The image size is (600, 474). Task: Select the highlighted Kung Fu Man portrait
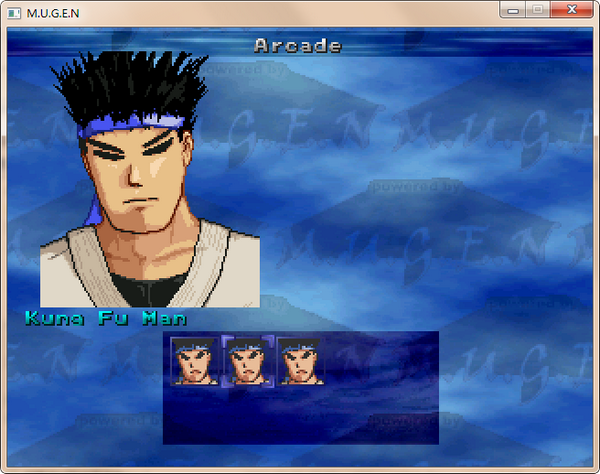point(247,360)
